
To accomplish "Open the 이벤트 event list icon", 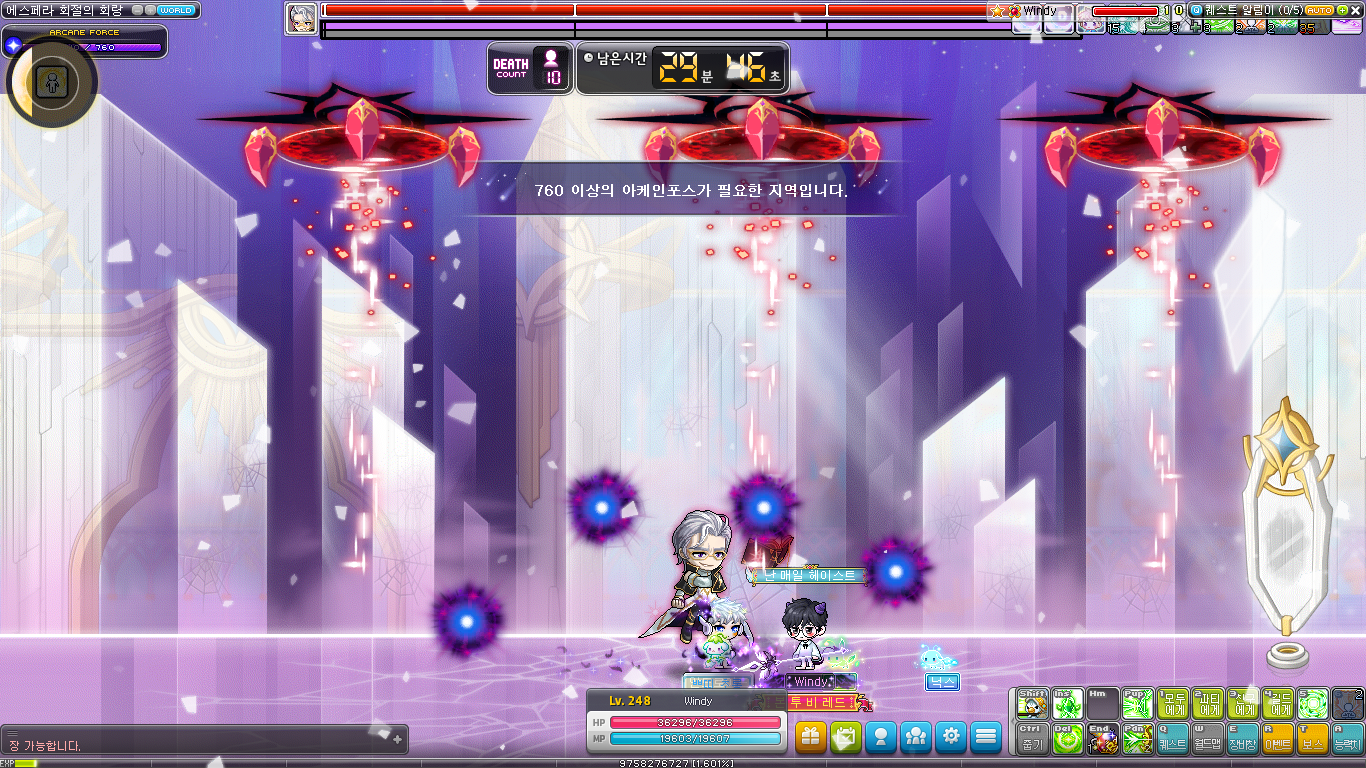I will coord(1277,737).
